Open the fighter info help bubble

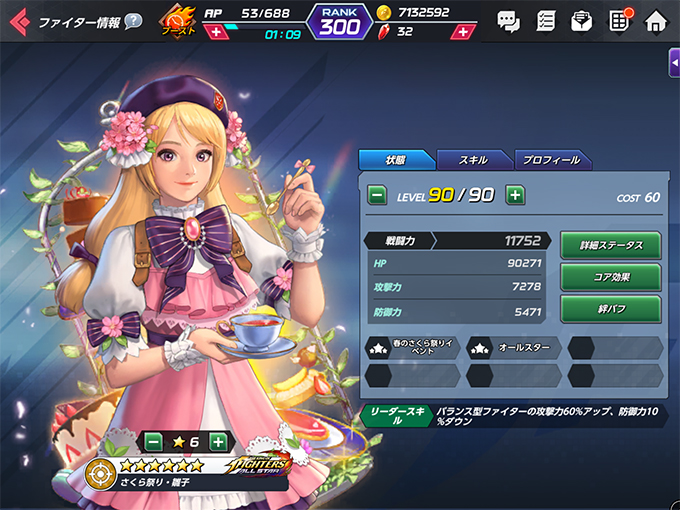(x=133, y=21)
